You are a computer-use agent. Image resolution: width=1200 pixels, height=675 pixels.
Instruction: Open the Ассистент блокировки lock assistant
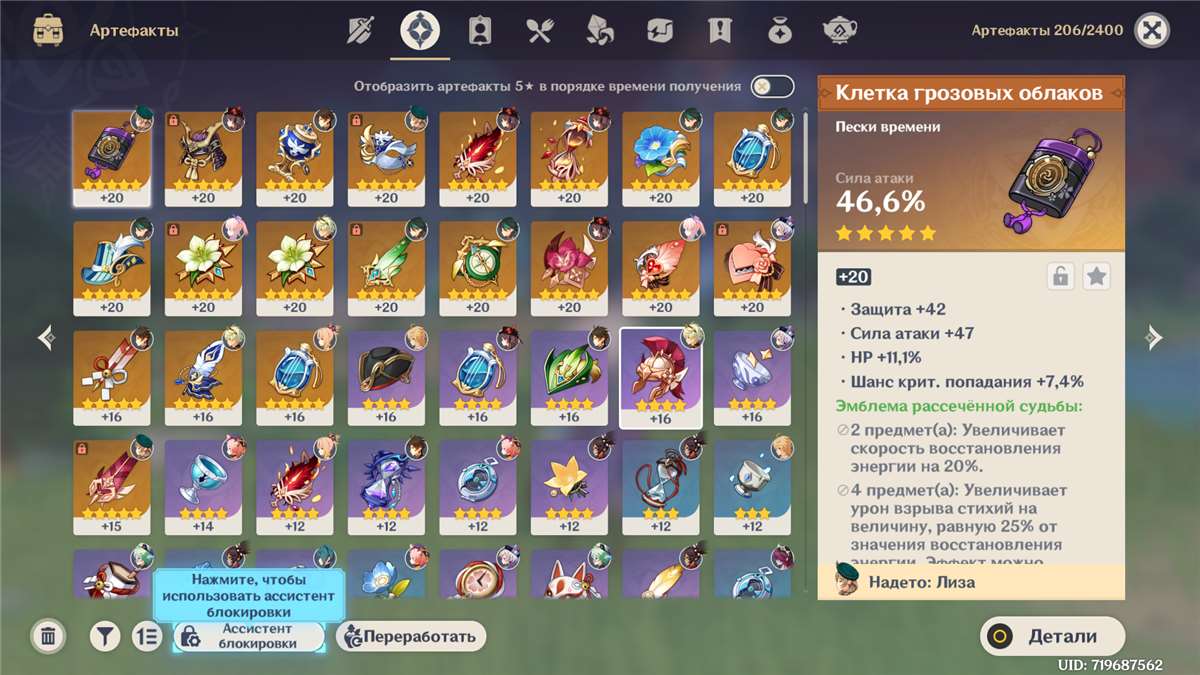pyautogui.click(x=249, y=636)
